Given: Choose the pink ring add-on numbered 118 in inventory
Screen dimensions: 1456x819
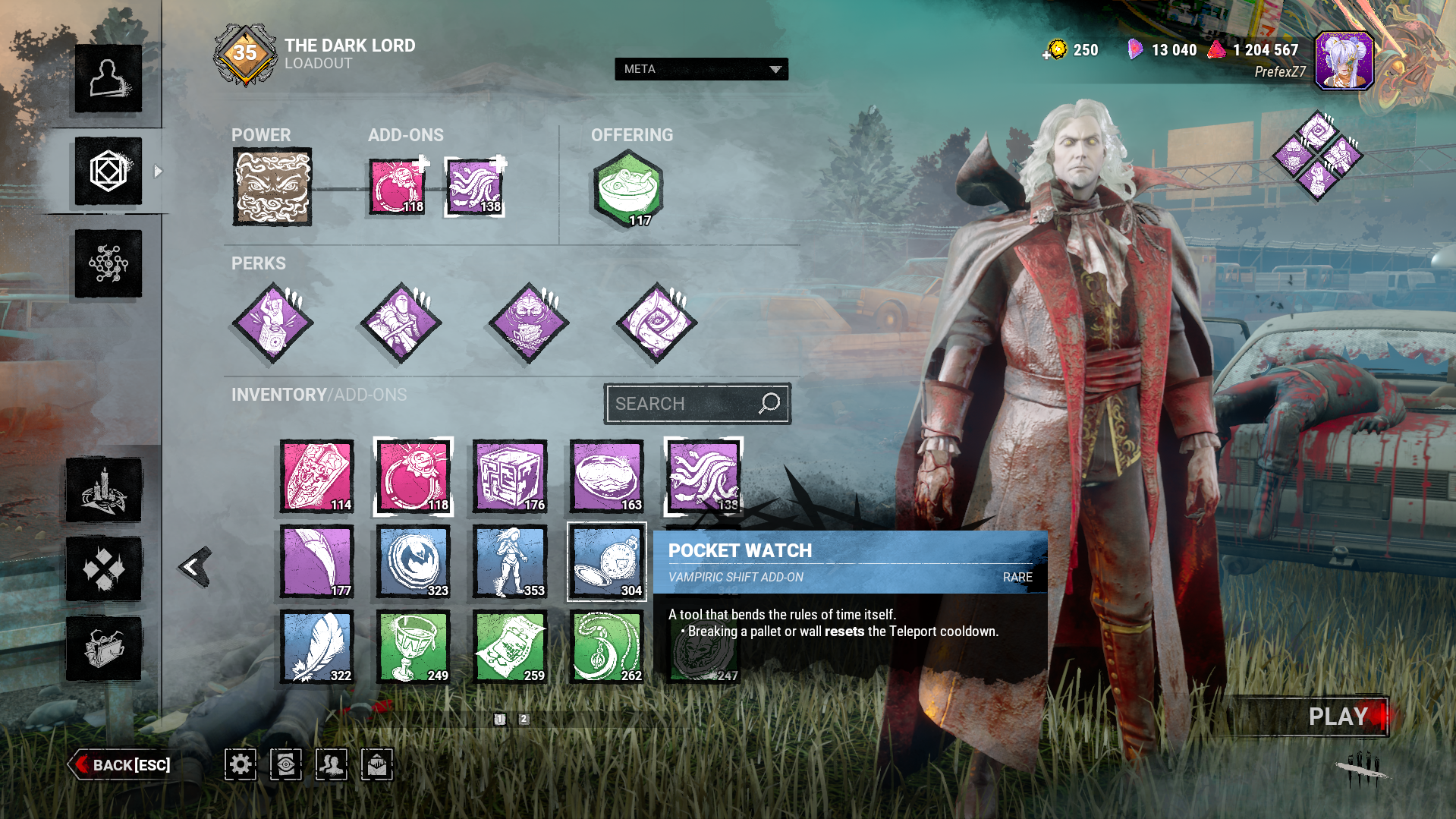Looking at the screenshot, I should click(414, 477).
